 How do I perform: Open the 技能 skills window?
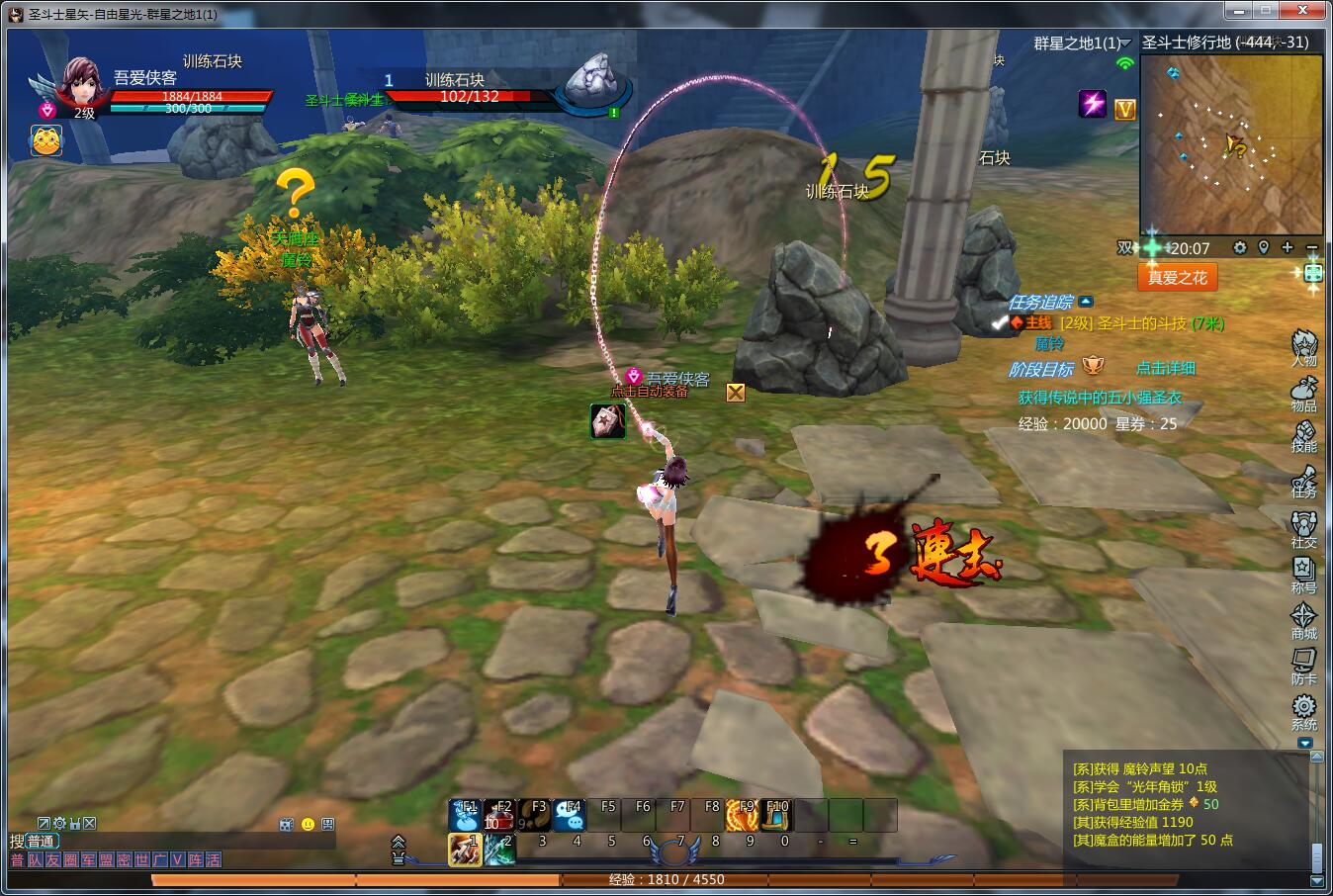coord(1303,436)
